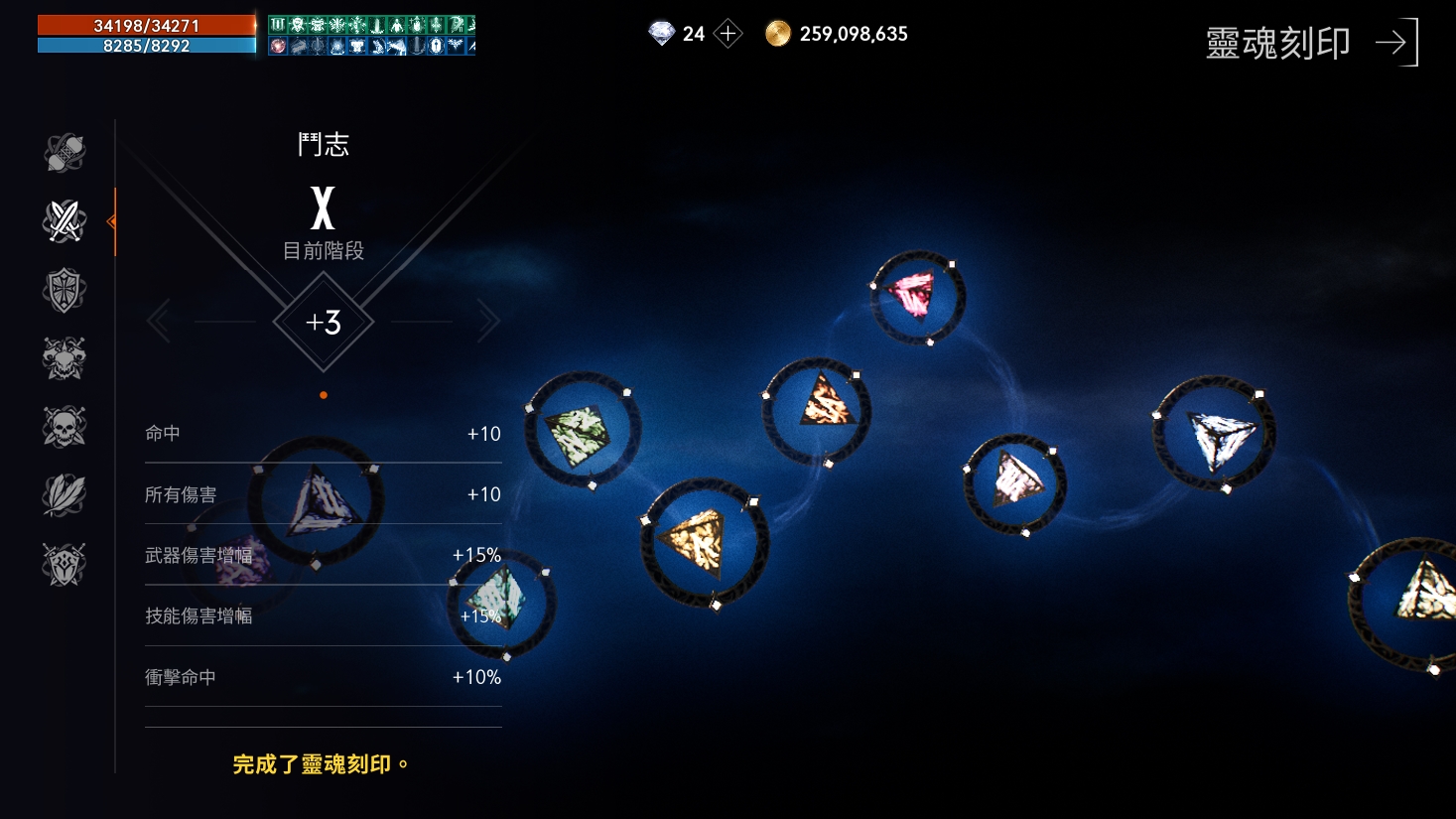Add more diamonds with the plus button

click(x=728, y=34)
